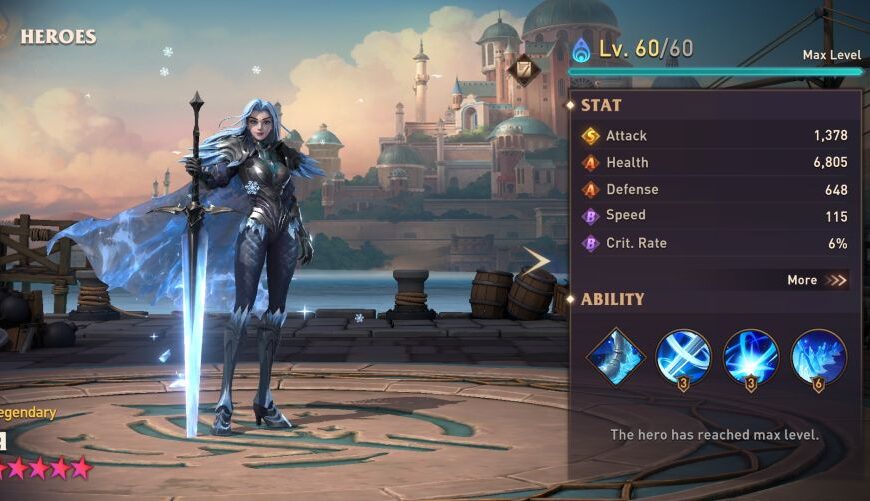Select the crossed sword slash ability
Screen dimensions: 870x501
pos(684,356)
